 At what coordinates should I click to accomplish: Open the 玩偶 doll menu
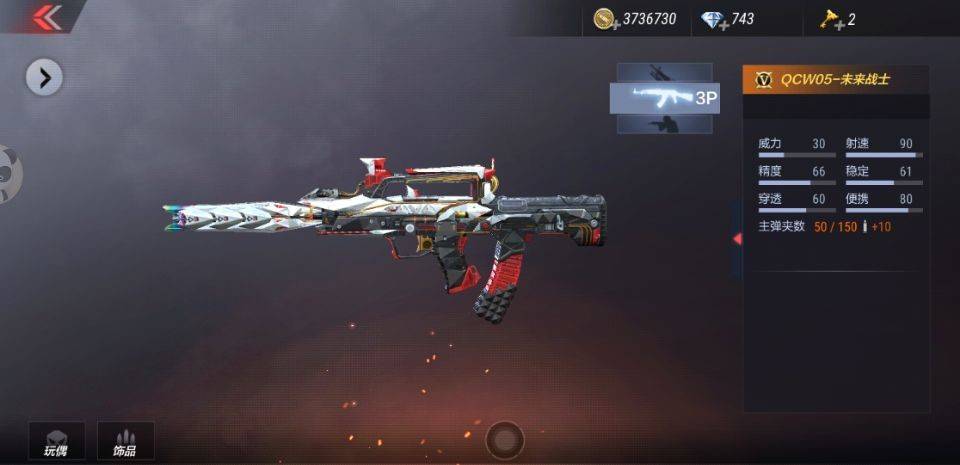pos(56,441)
